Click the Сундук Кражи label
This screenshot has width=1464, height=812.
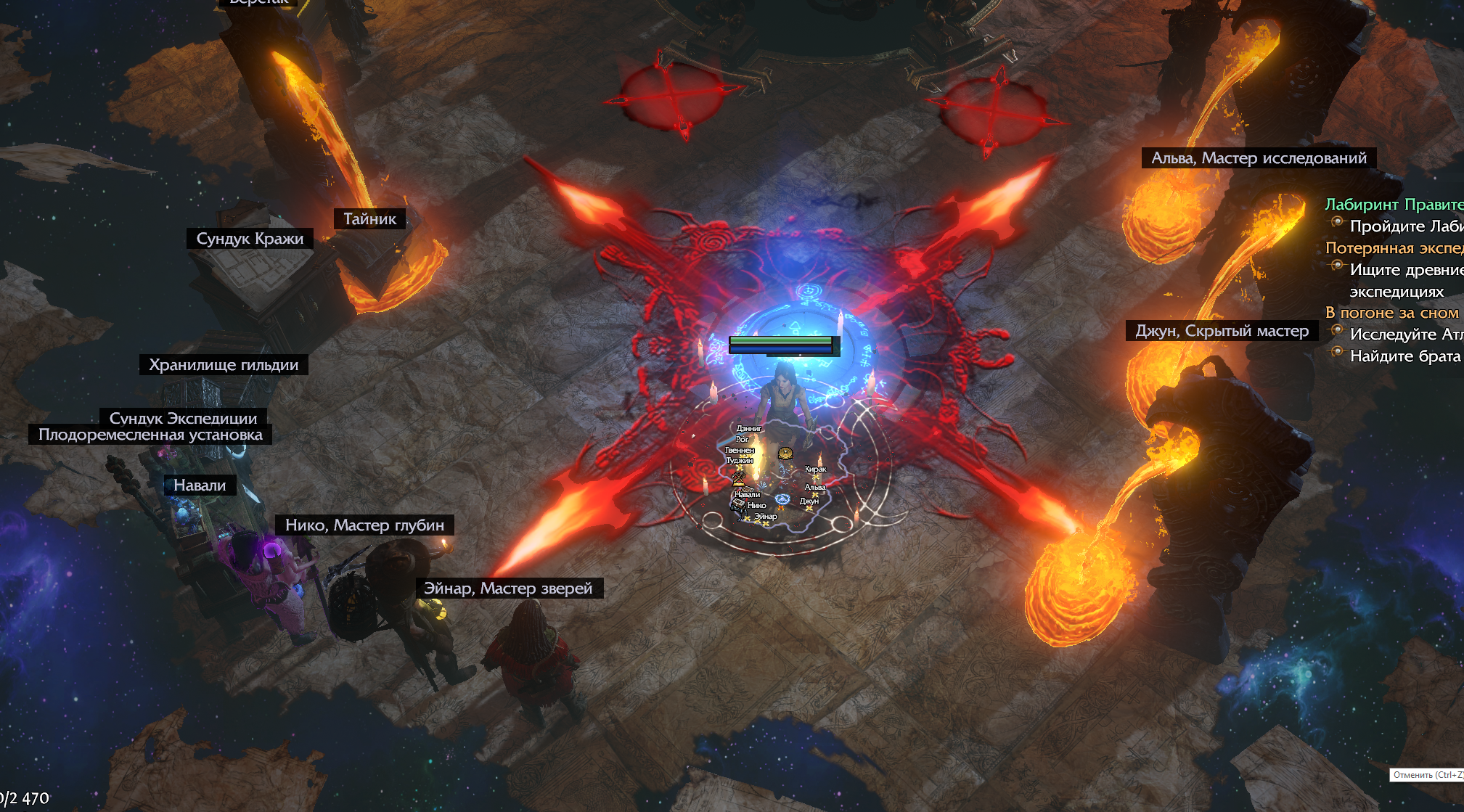(250, 239)
